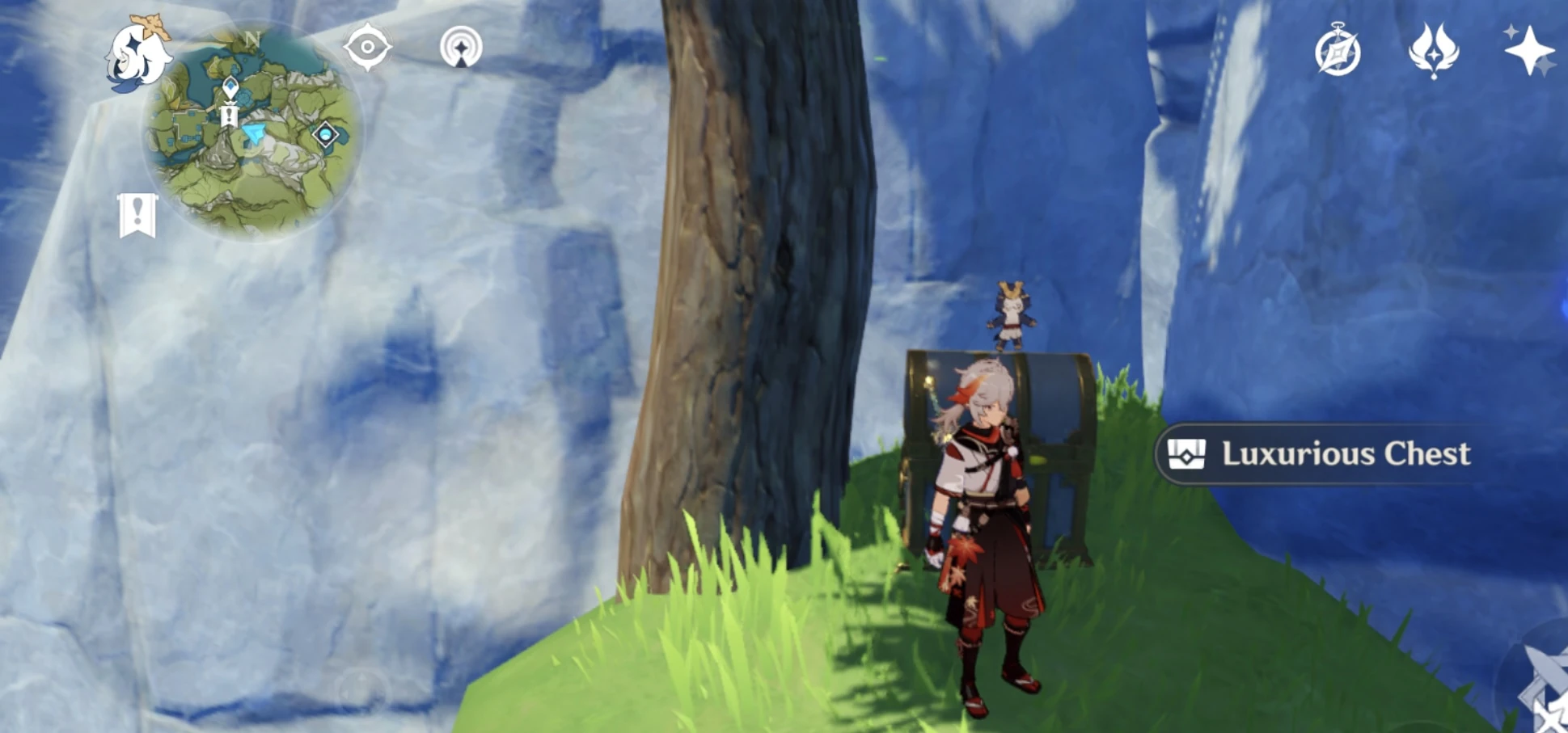Activate the Elemental Sight eye icon

tap(368, 46)
